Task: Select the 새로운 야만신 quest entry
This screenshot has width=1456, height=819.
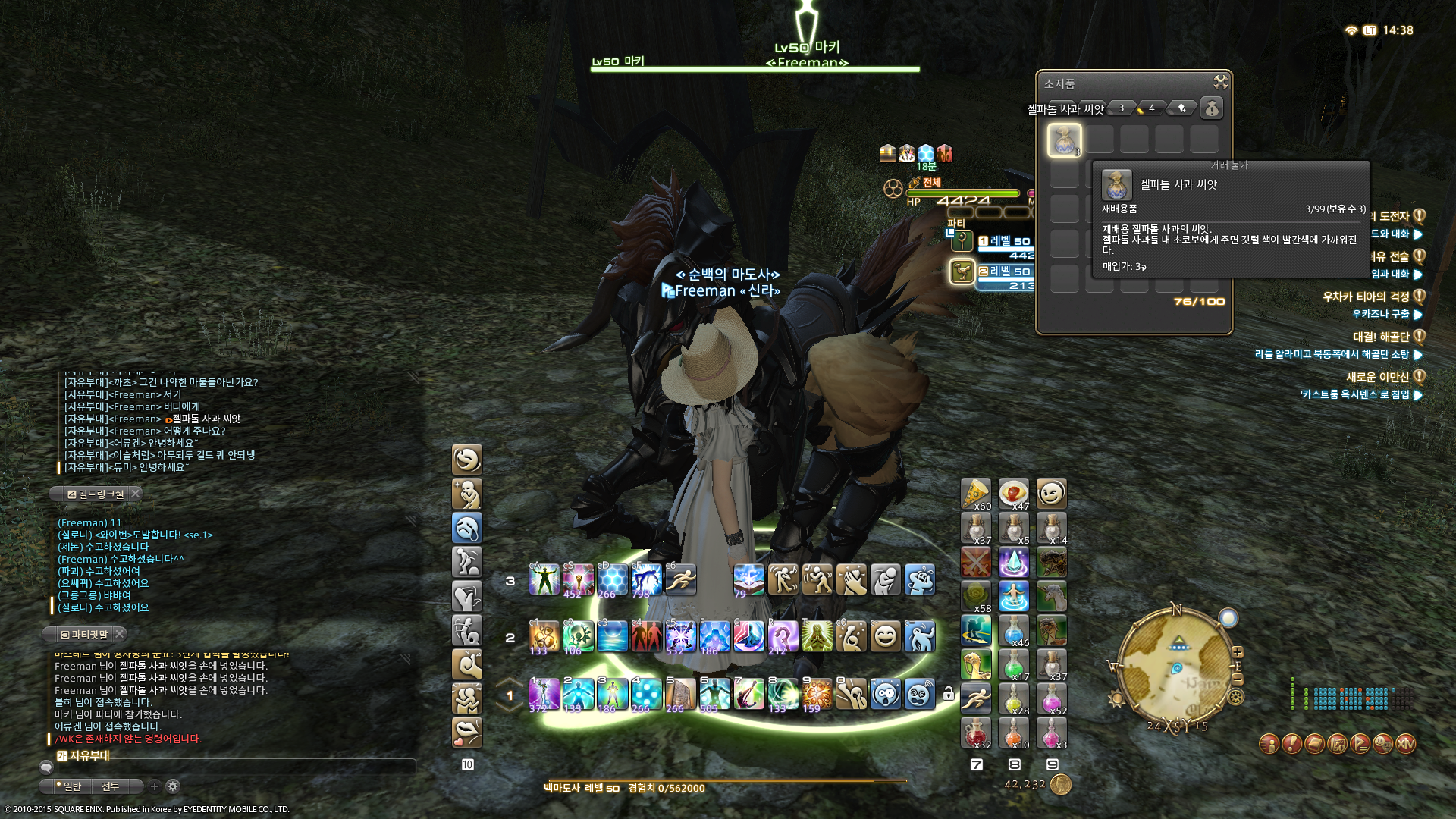Action: tap(1376, 377)
